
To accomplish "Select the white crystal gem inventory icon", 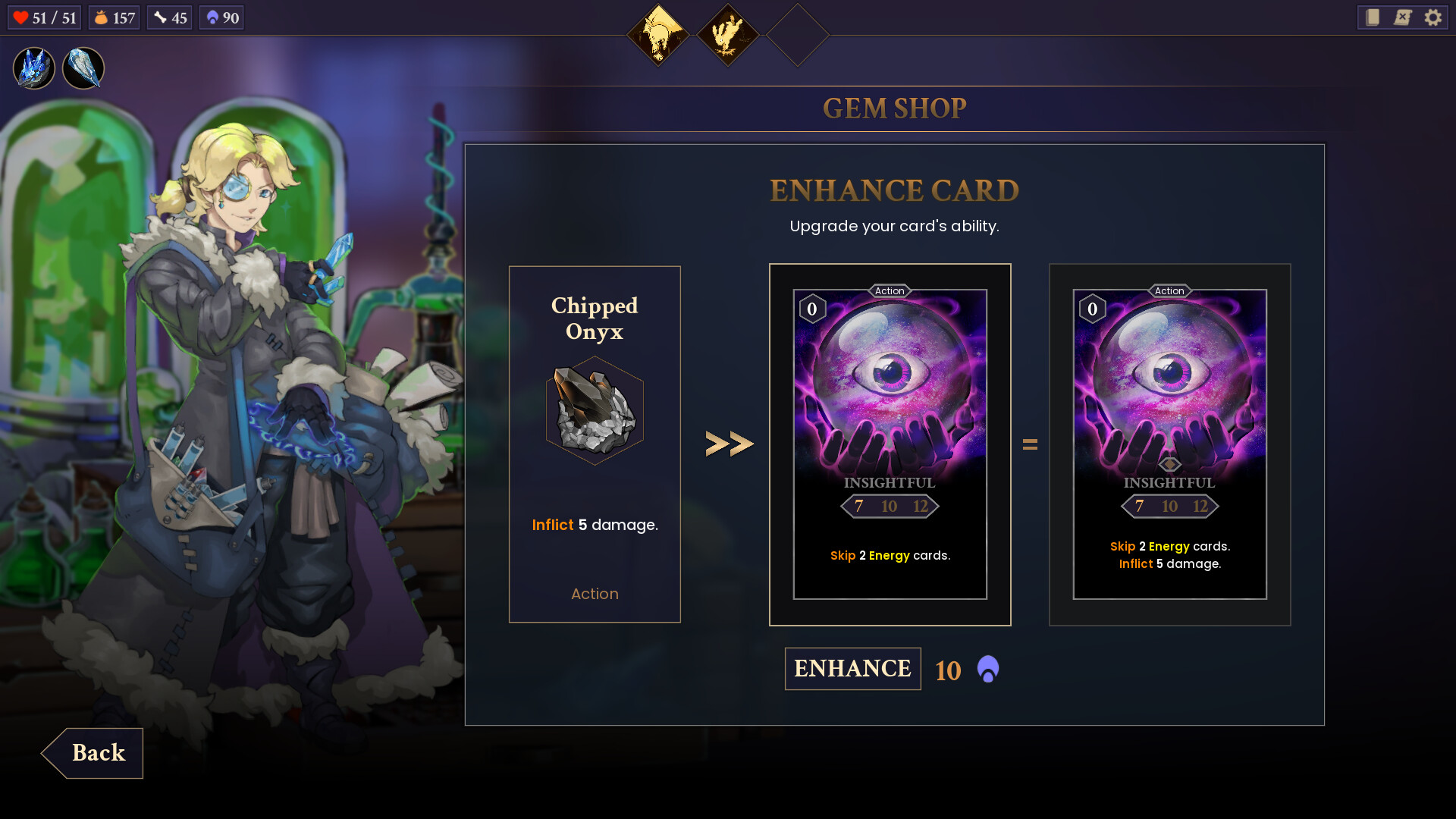I will [83, 68].
